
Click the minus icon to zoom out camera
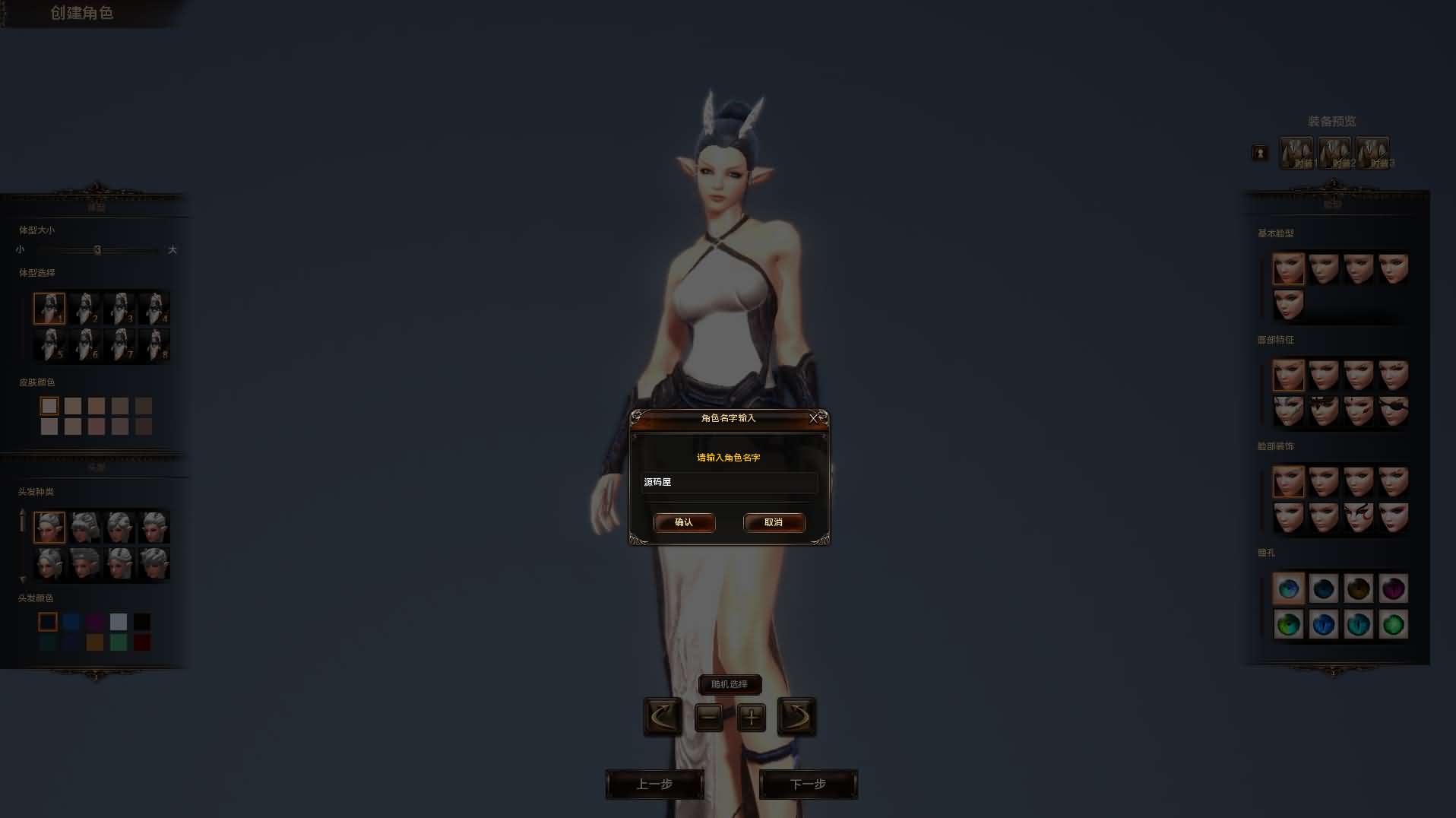coord(709,717)
